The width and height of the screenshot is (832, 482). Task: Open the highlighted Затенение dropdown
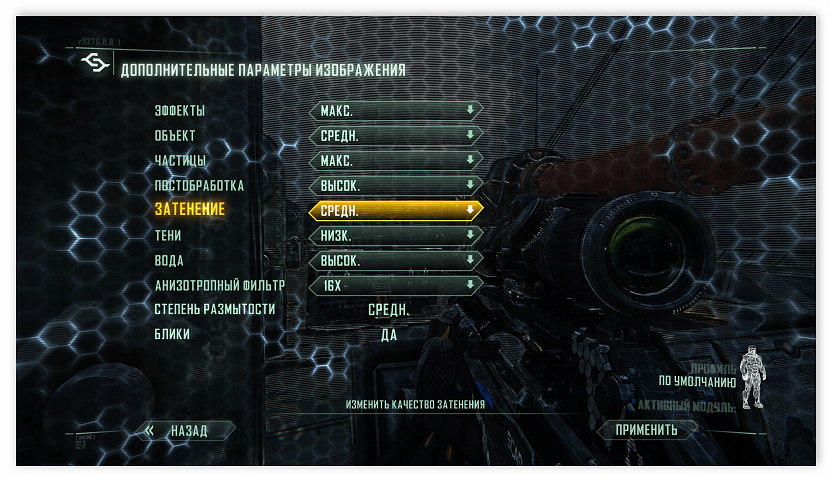click(x=396, y=210)
